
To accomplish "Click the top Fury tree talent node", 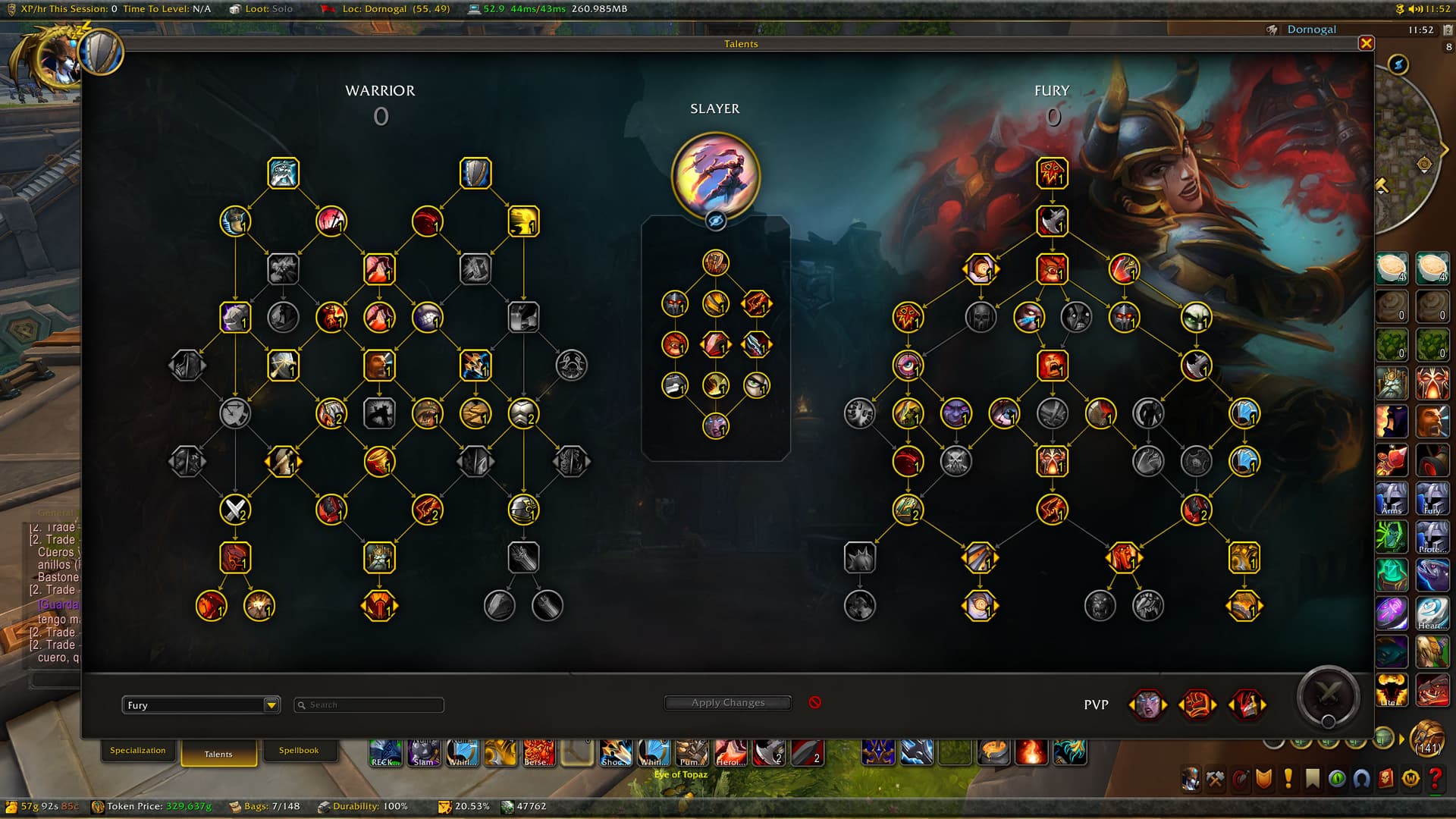I will [x=1052, y=174].
